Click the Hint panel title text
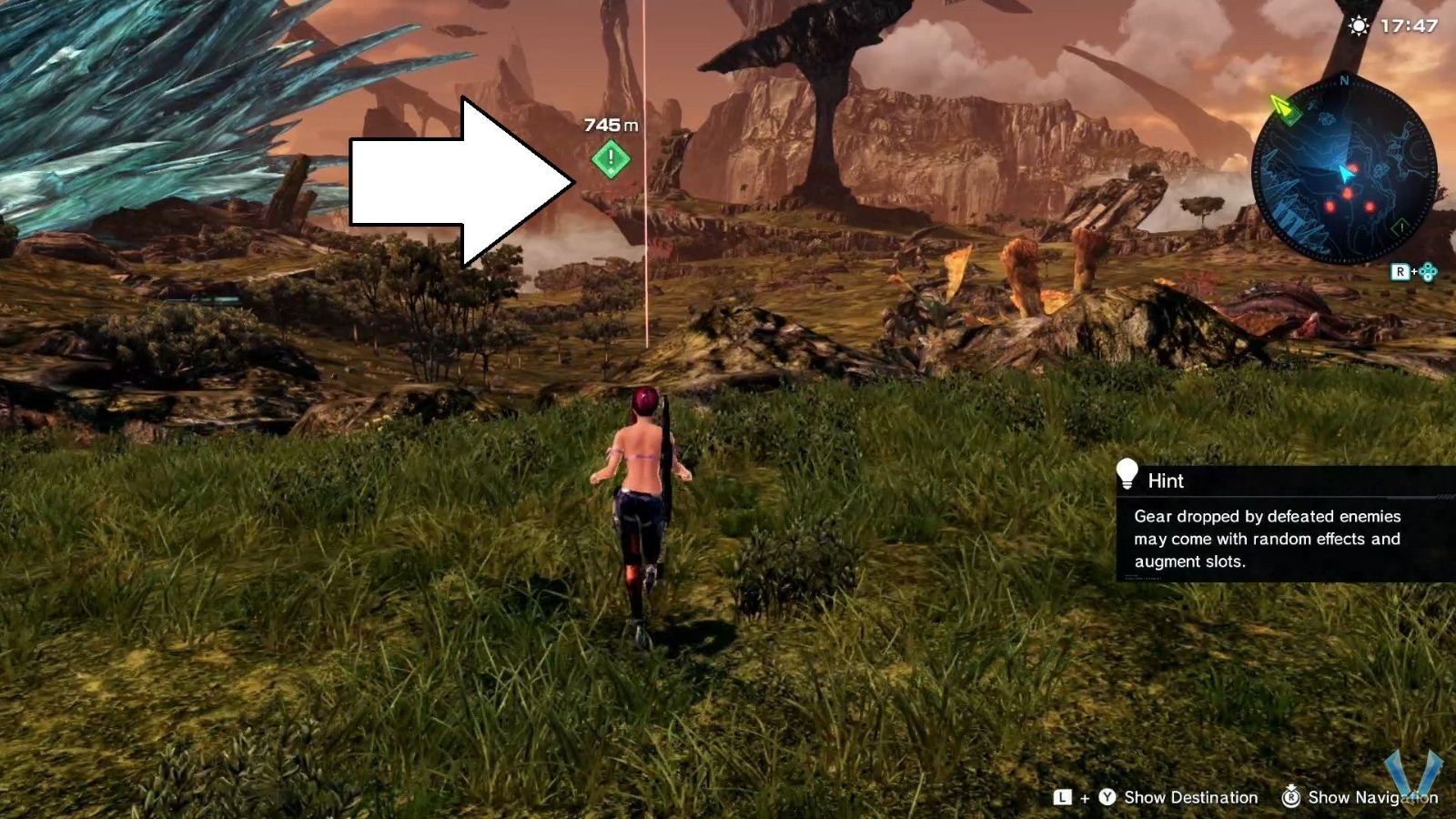The image size is (1456, 819). point(1166,481)
